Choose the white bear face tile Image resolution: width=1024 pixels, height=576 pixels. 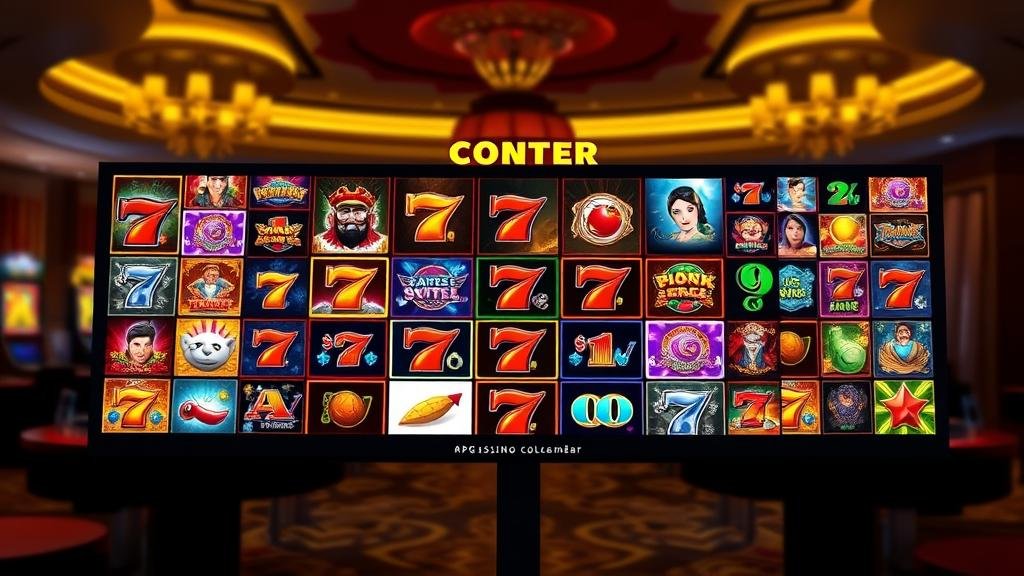point(208,347)
